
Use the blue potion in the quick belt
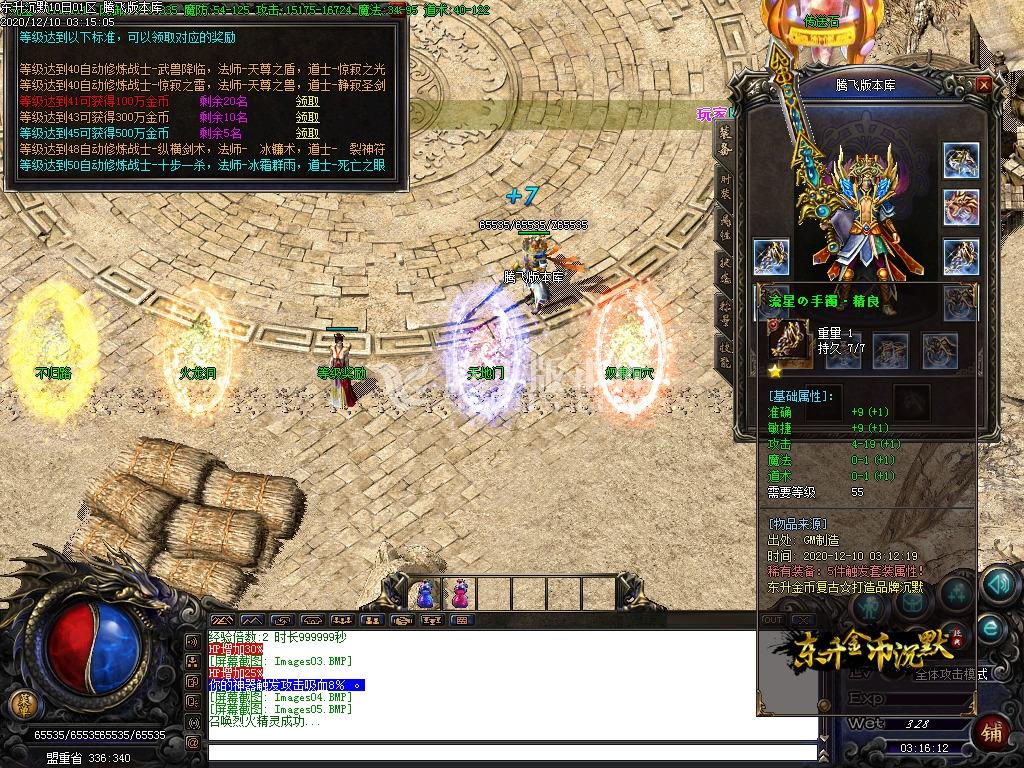coord(424,594)
